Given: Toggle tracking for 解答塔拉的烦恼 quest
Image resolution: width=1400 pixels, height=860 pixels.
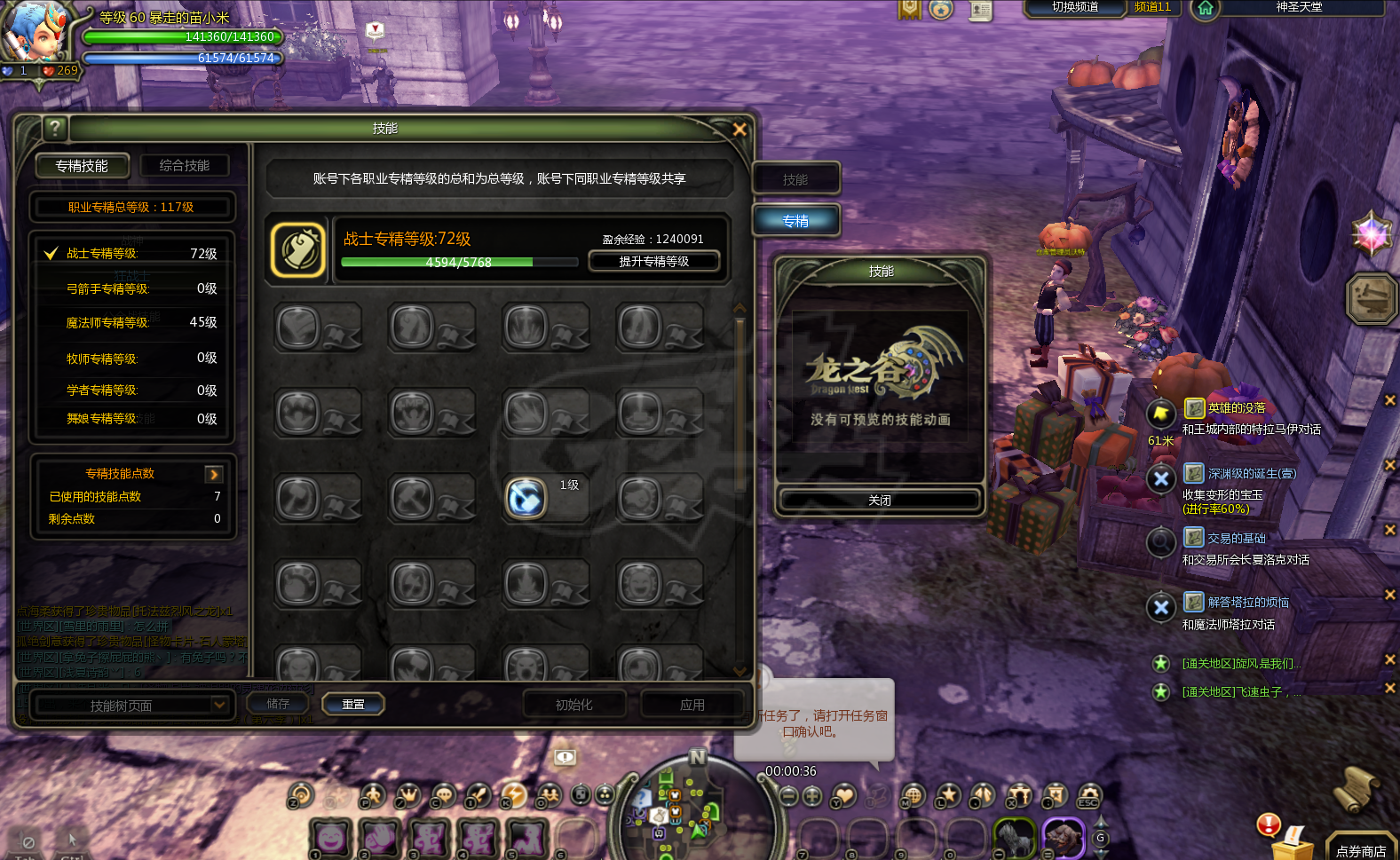Looking at the screenshot, I should (x=1161, y=608).
